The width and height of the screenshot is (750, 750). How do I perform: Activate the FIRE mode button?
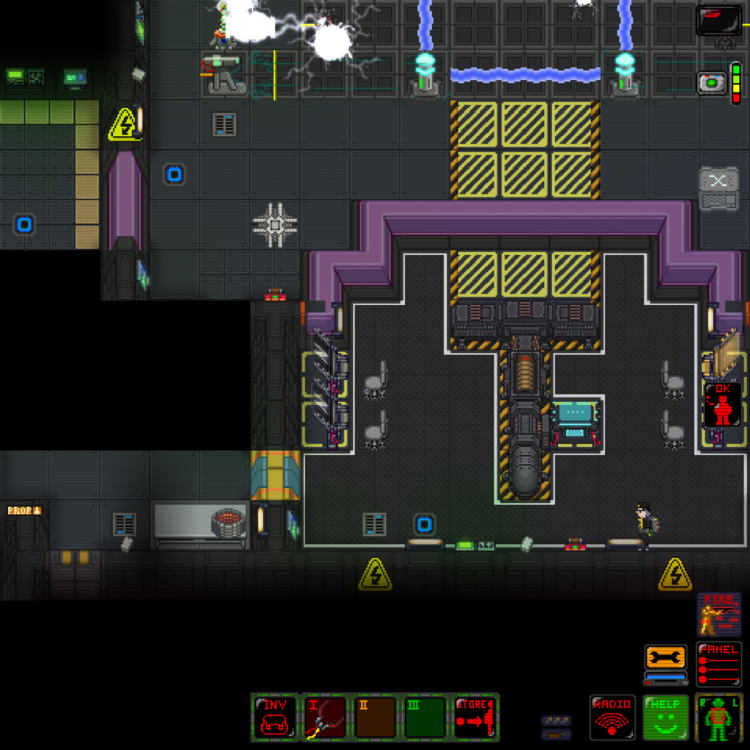[x=719, y=613]
